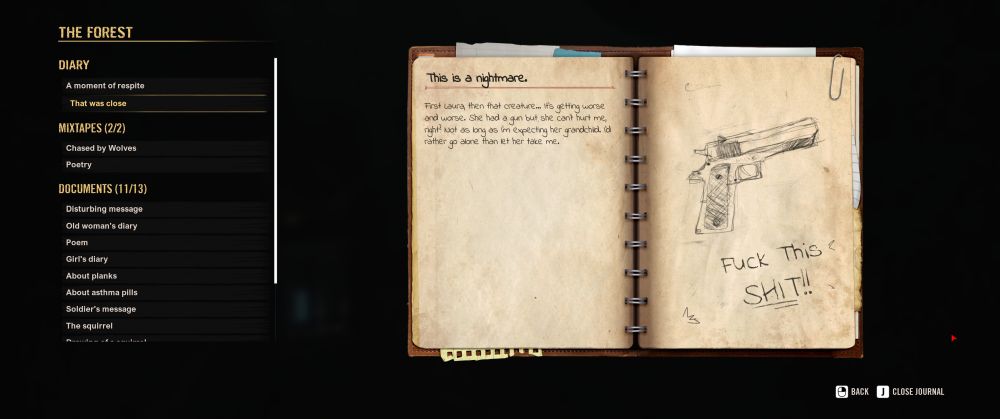Choose the Poetry mixtape entry
The width and height of the screenshot is (1000, 419).
pos(79,165)
